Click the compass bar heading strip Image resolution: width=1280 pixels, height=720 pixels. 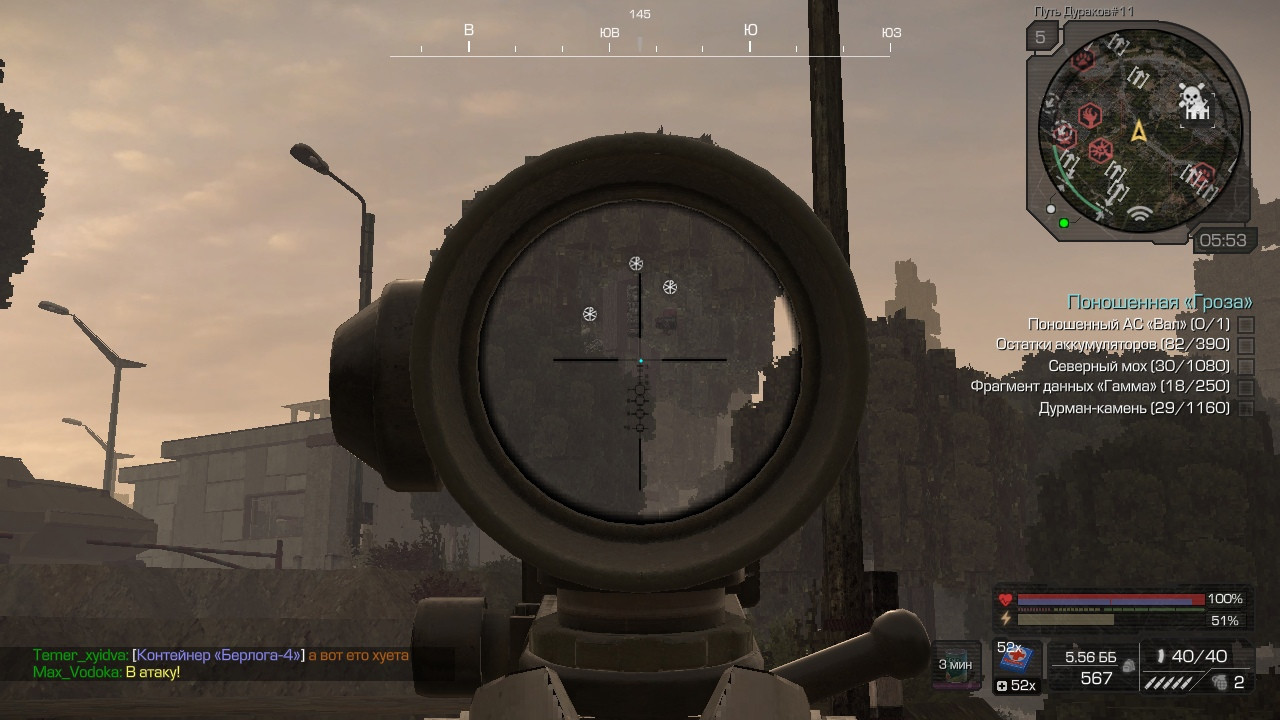click(x=640, y=40)
